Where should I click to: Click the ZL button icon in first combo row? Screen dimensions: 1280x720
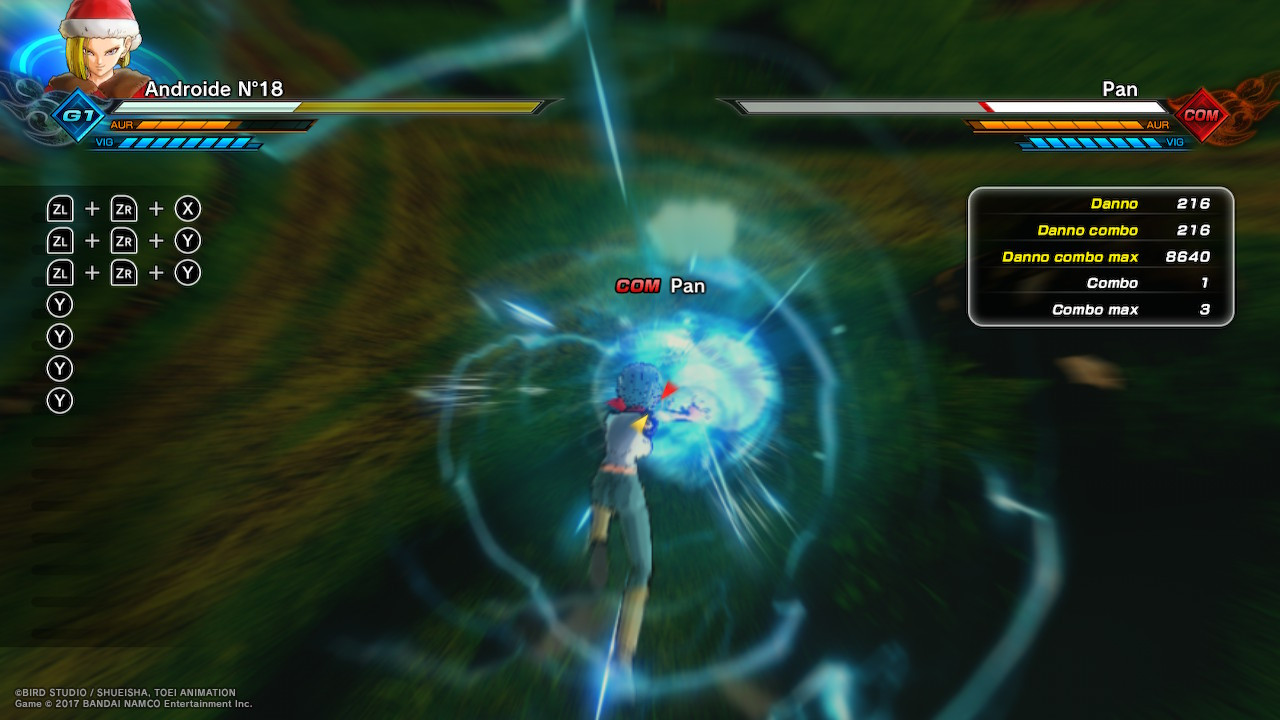coord(59,208)
